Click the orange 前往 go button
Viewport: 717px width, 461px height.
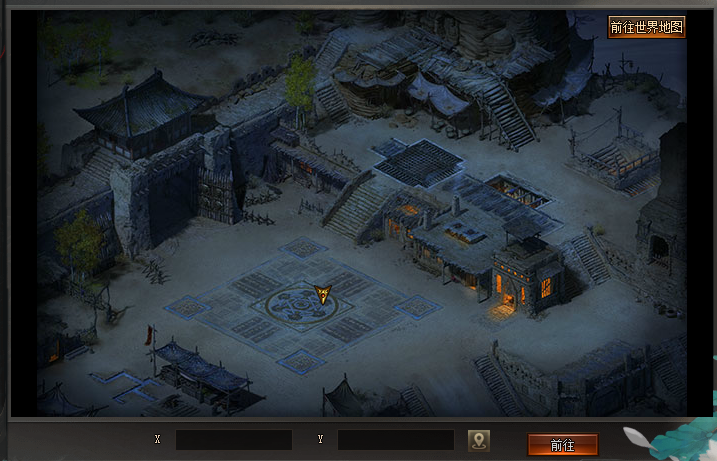click(x=562, y=444)
